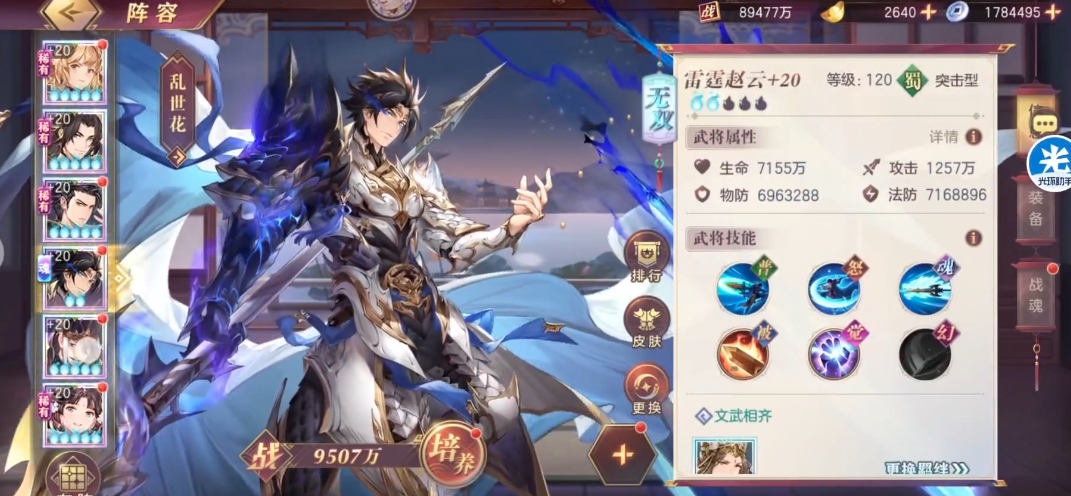The height and width of the screenshot is (496, 1071).
Task: View the 被 passive skill icon
Action: [741, 355]
